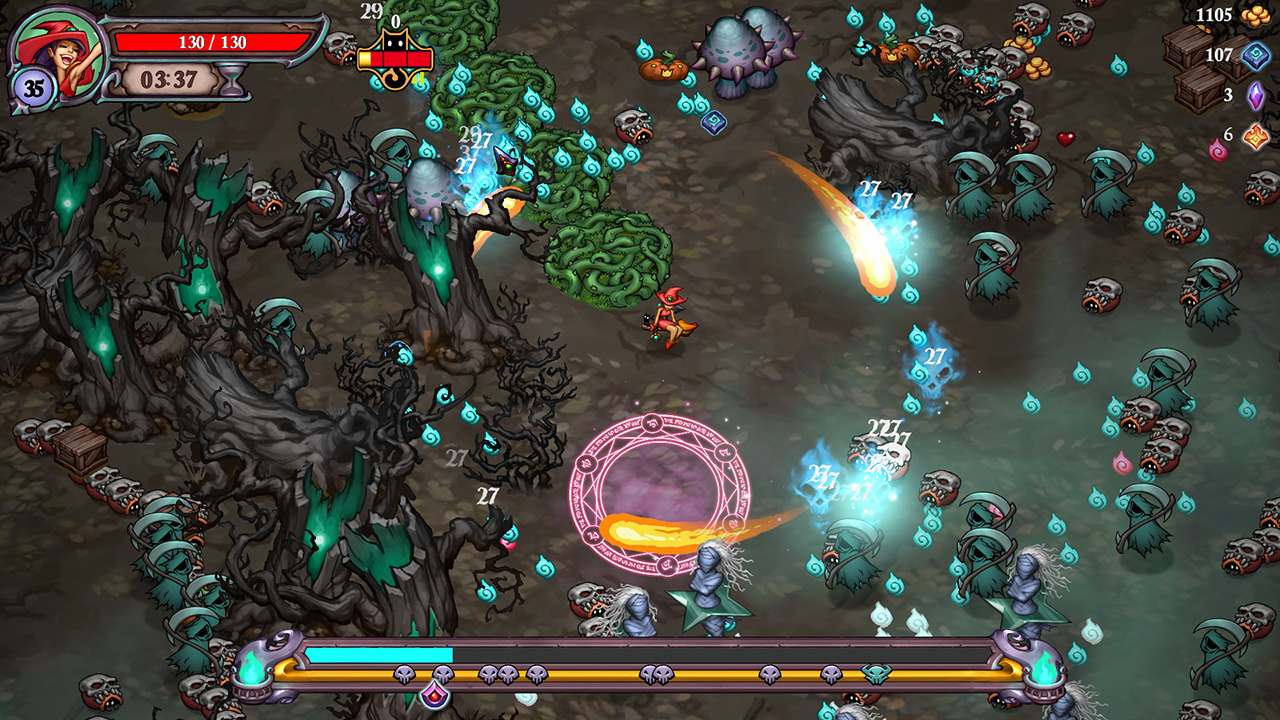Screen dimensions: 1280x720
Task: Click the 107 spirit counter text
Action: [1219, 54]
